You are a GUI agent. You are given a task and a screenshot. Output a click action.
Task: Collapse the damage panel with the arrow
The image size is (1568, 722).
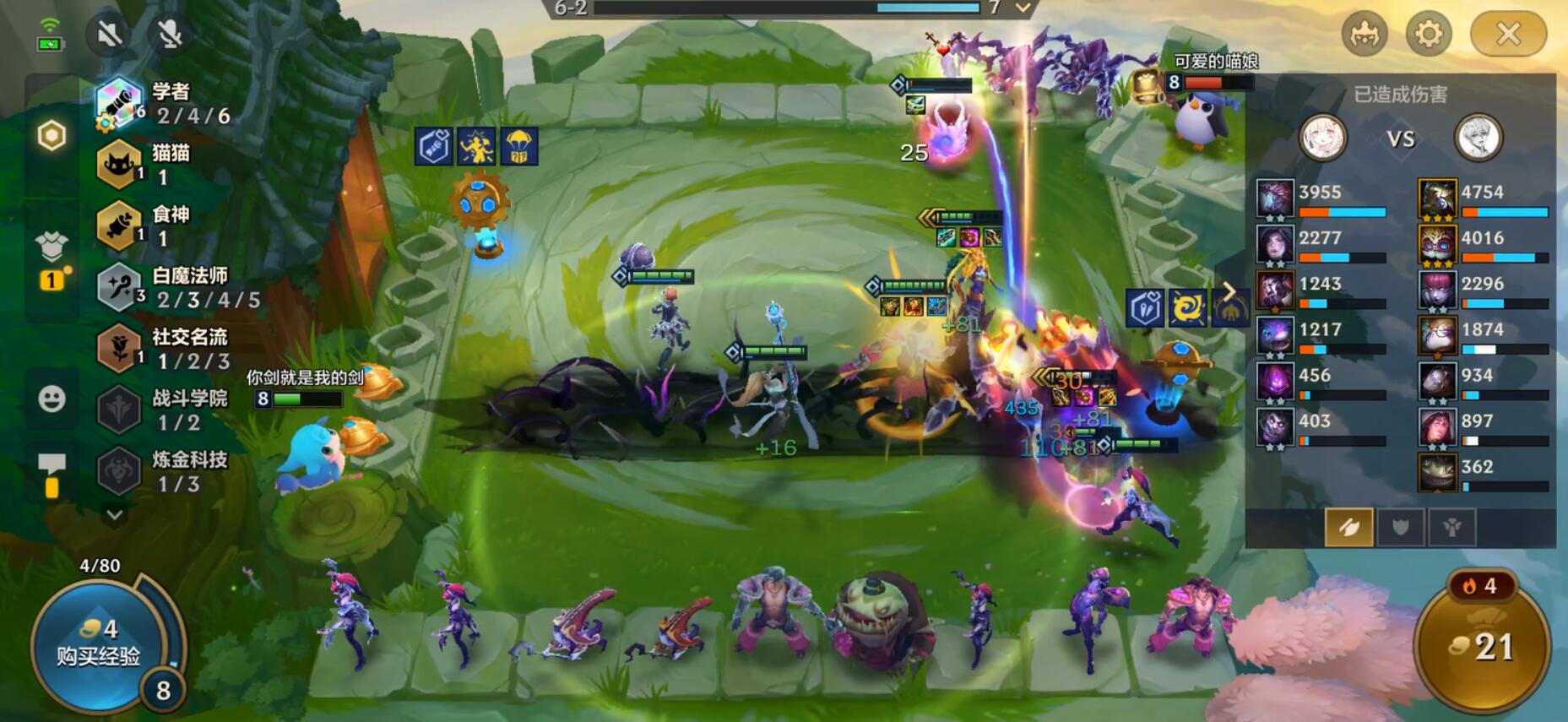(x=1229, y=292)
